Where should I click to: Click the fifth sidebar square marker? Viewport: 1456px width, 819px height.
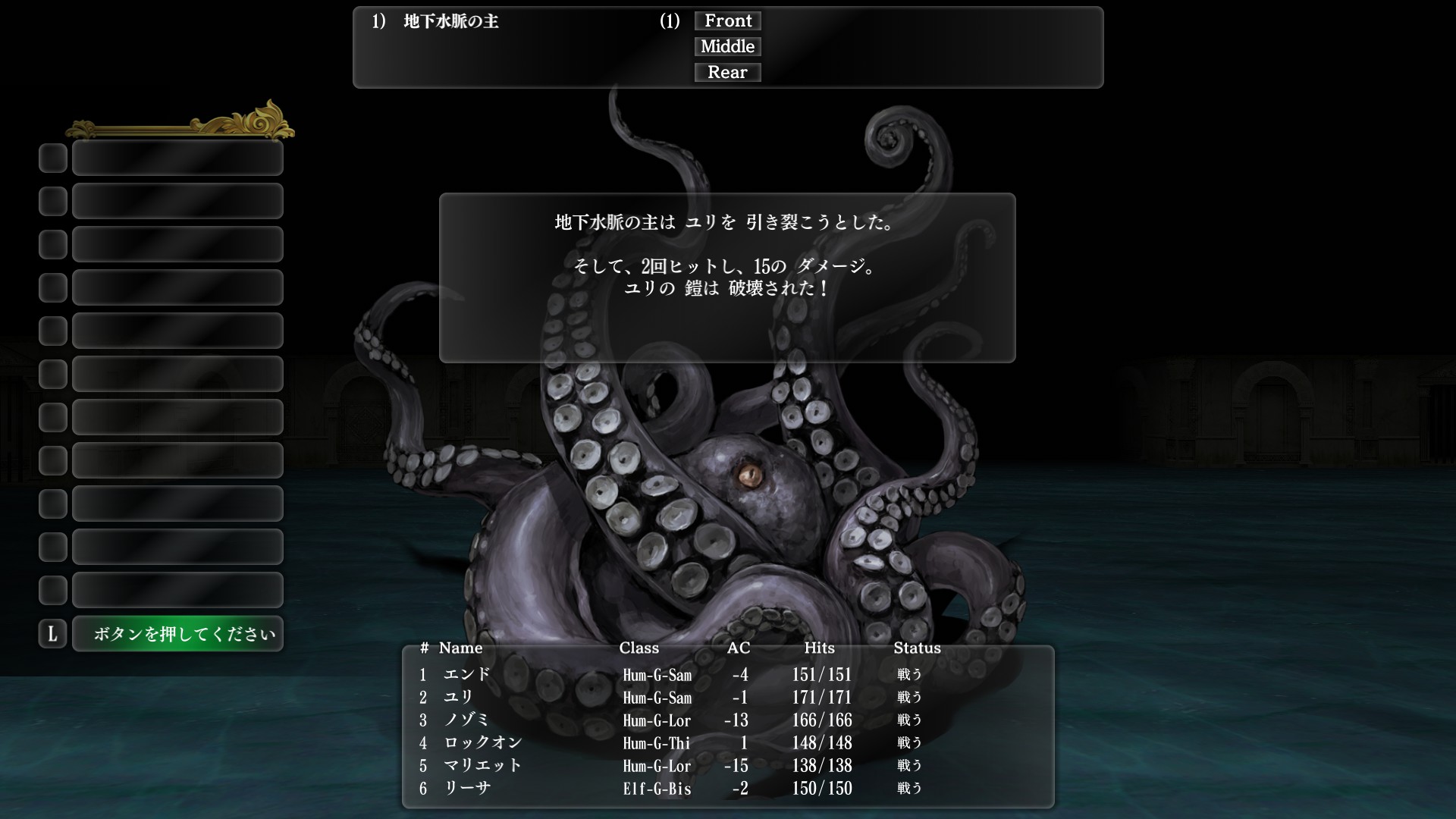tap(52, 331)
